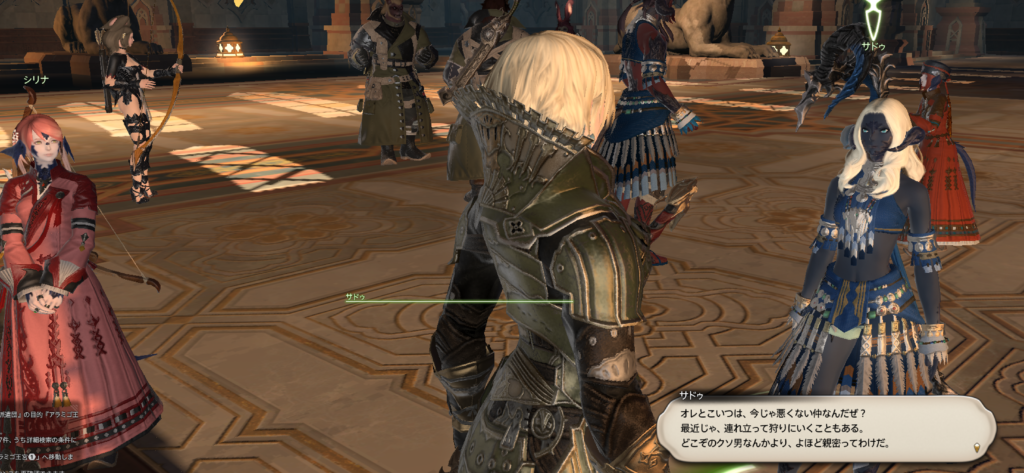Advance Sadu's dialogue speech box
Image resolution: width=1024 pixels, height=473 pixels.
point(820,428)
